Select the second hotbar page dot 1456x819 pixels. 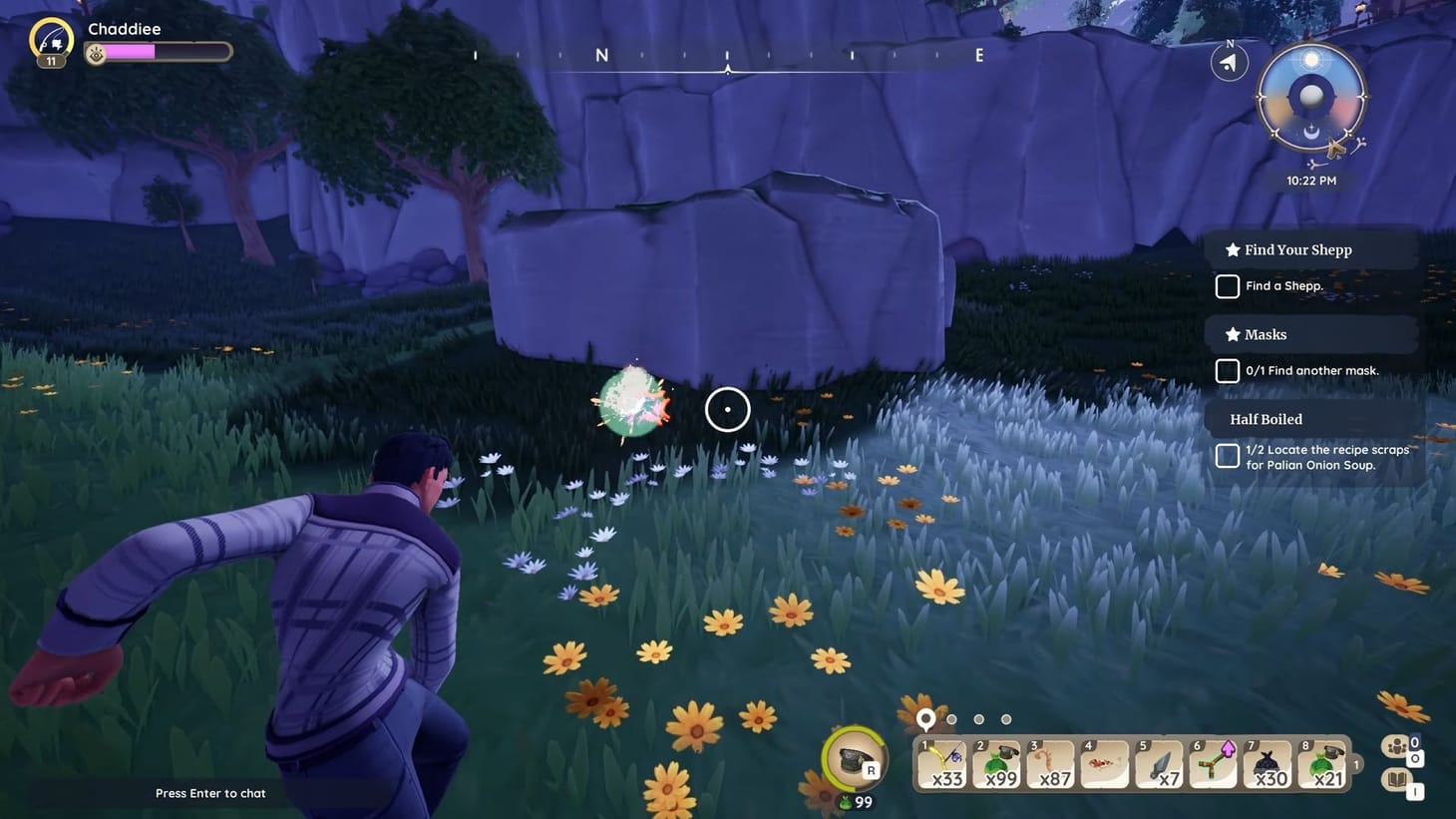[x=951, y=718]
